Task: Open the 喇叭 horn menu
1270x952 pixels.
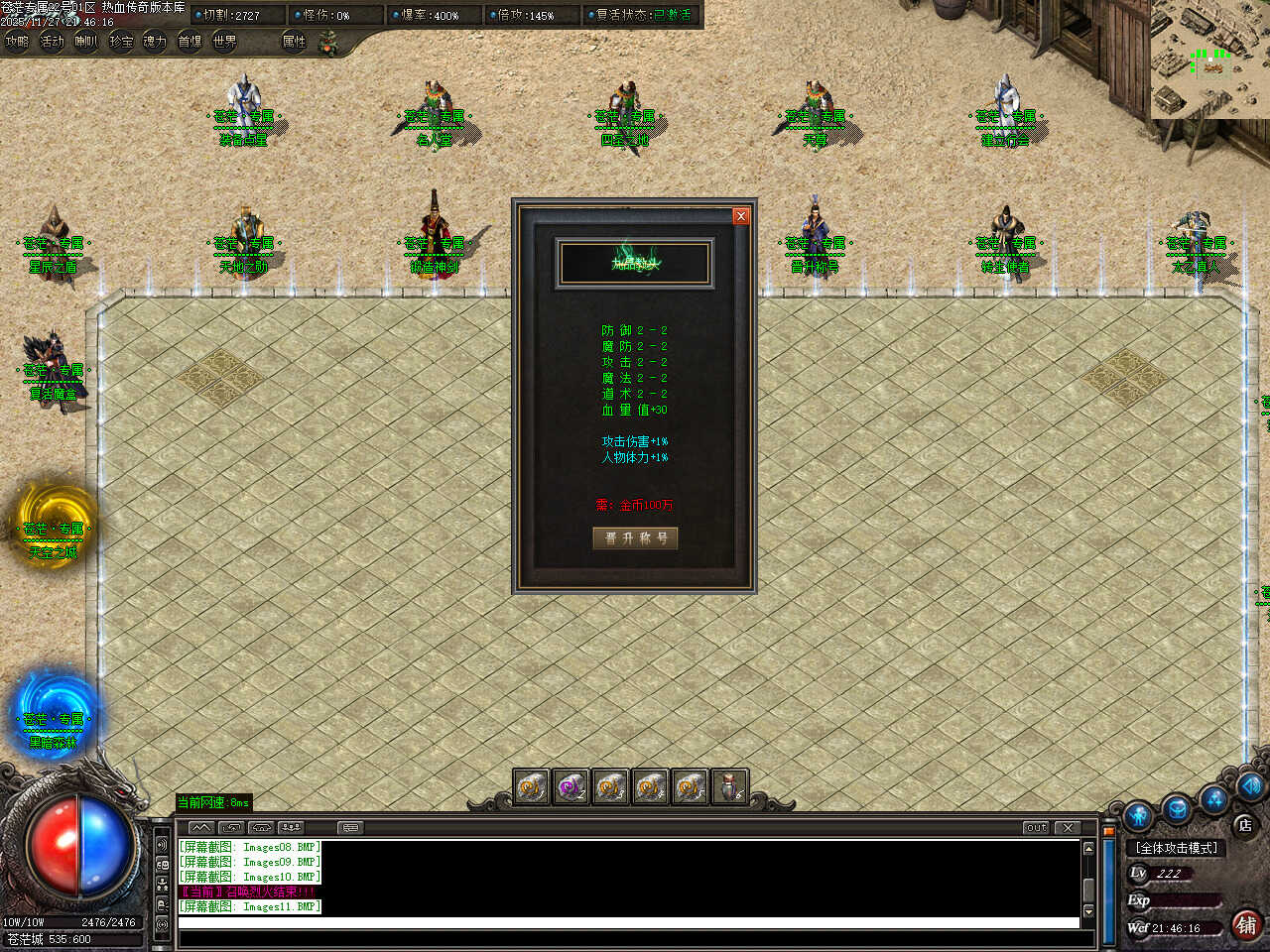Action: [x=86, y=42]
